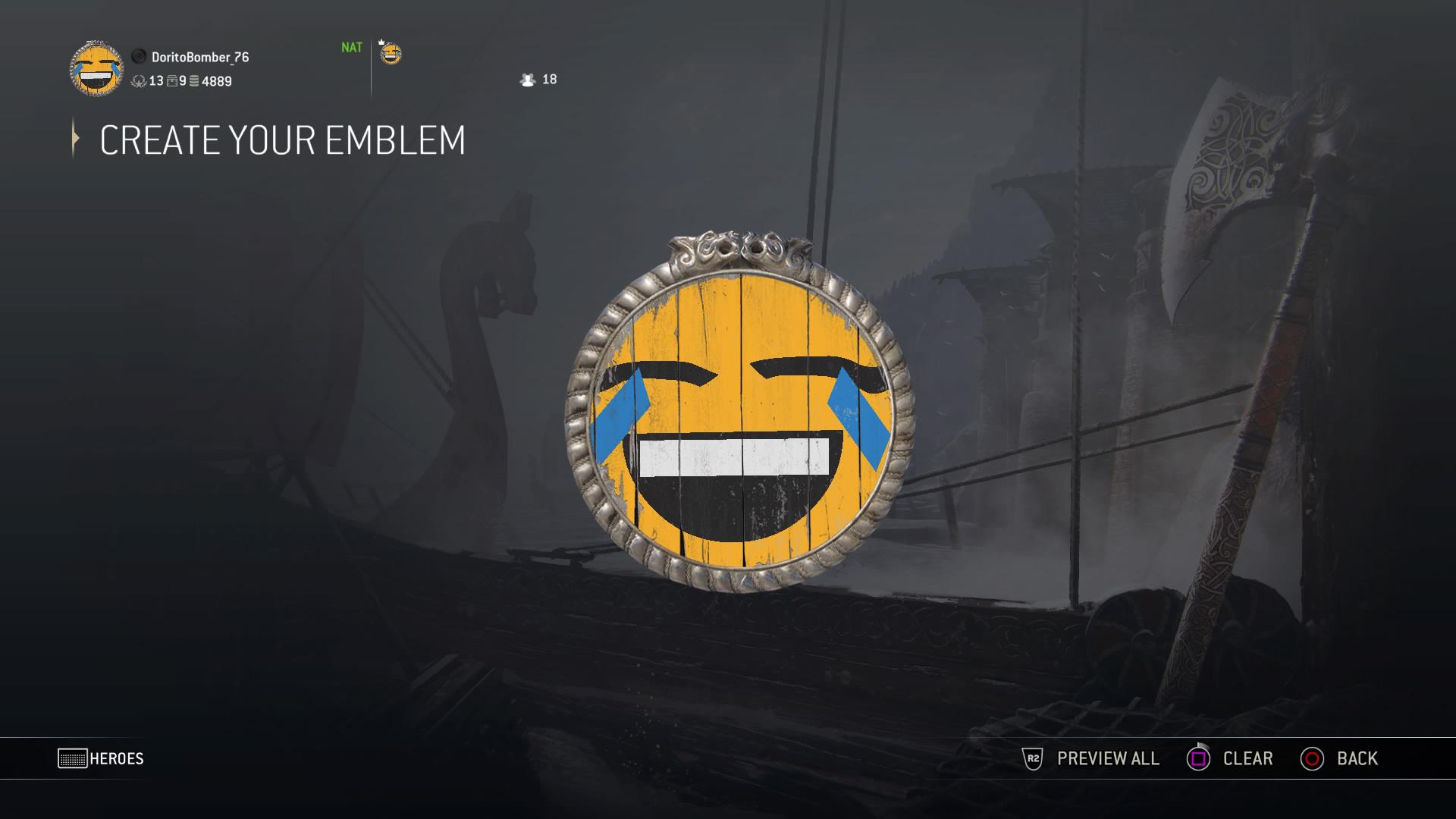
Task: Activate PREVIEW ALL
Action: click(x=1107, y=758)
